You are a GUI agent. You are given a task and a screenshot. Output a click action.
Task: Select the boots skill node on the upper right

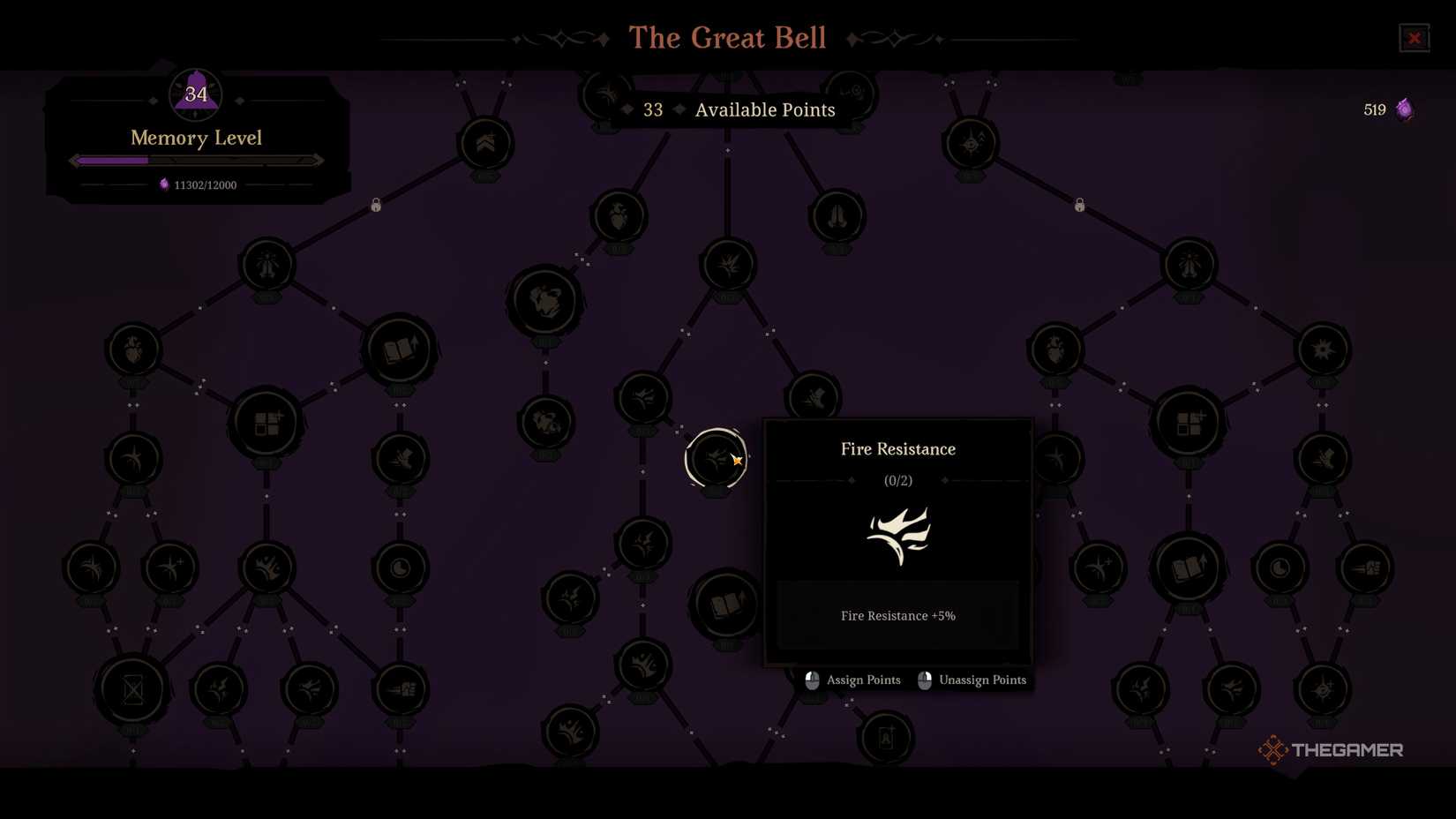(836, 218)
